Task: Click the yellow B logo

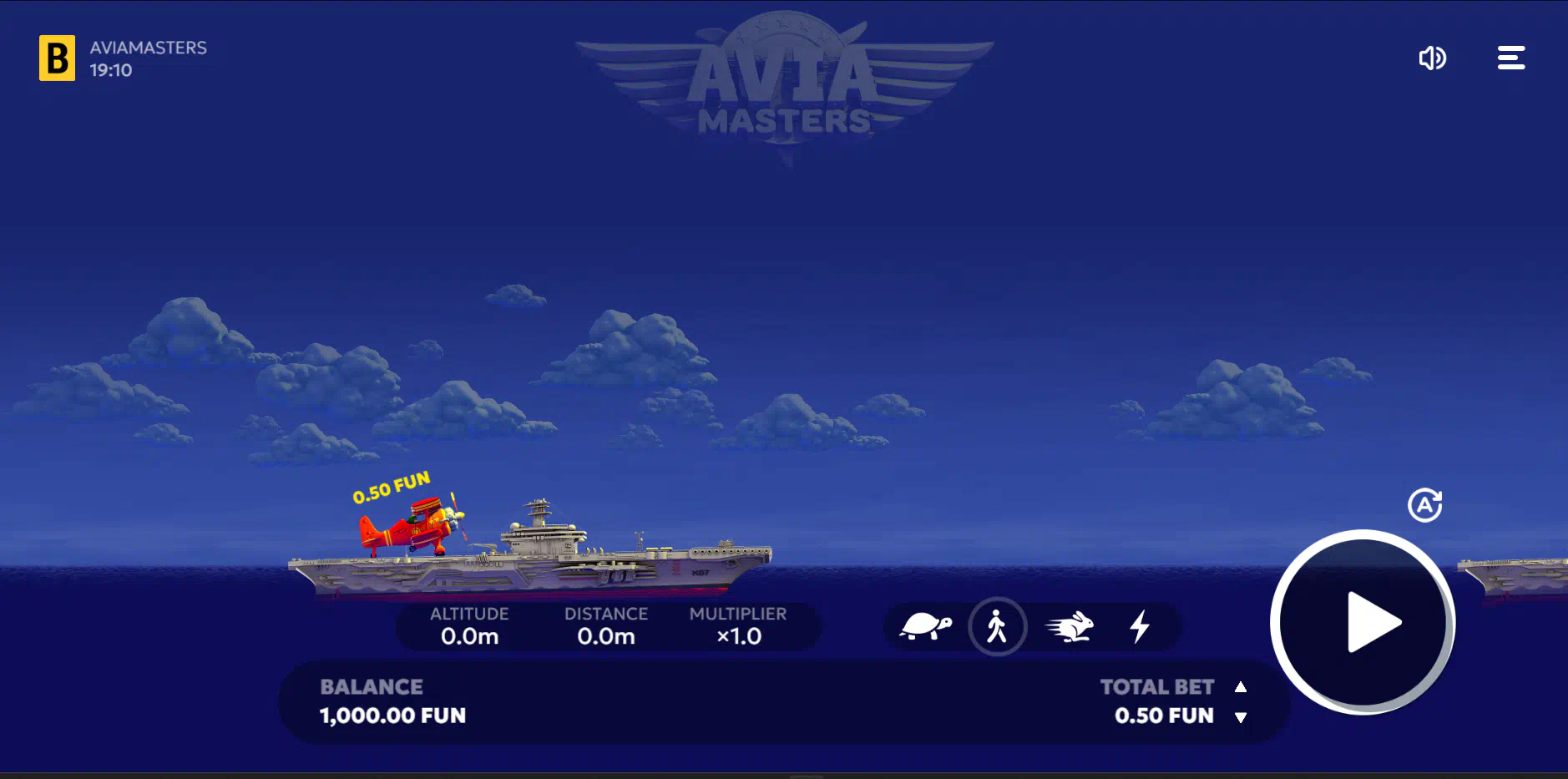Action: tap(57, 58)
